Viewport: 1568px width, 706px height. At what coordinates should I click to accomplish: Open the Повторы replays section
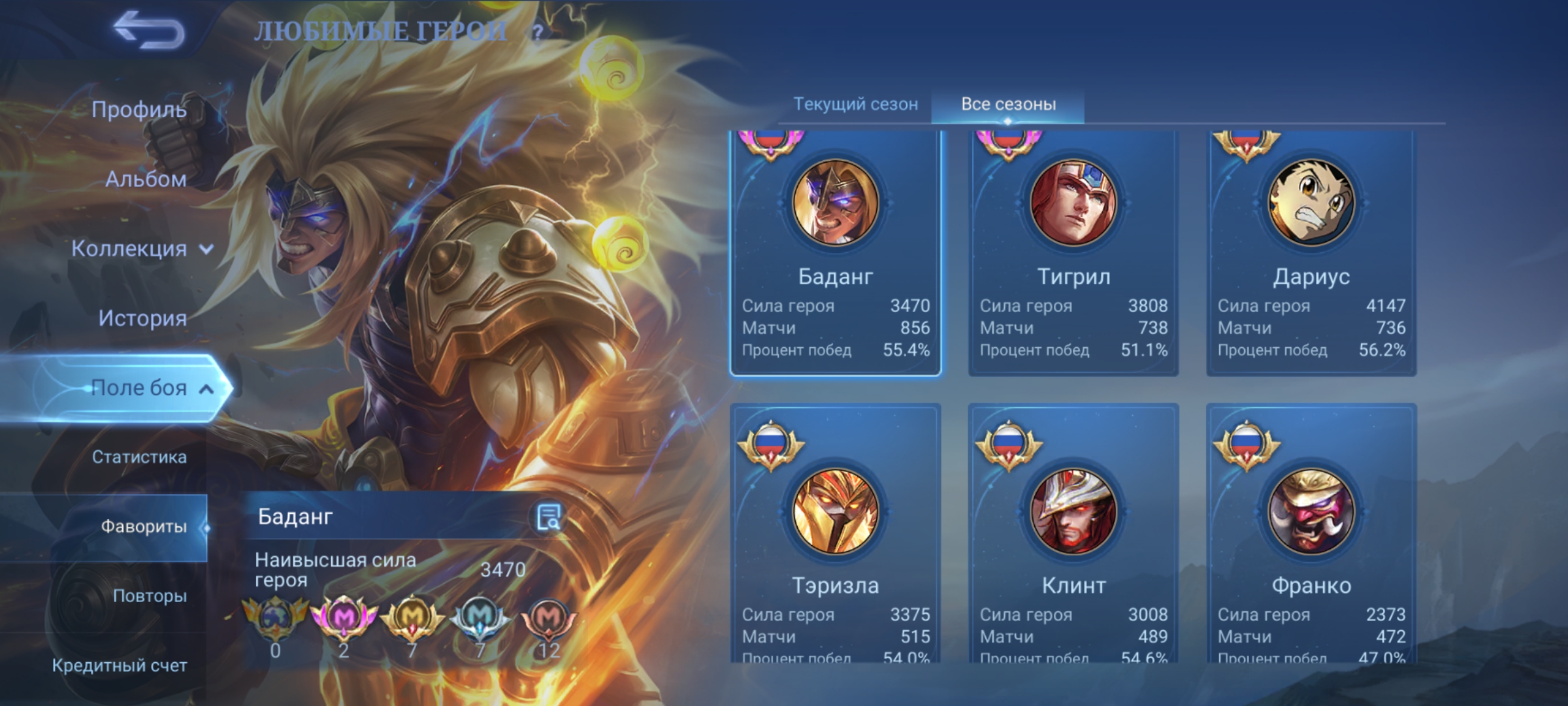[150, 596]
